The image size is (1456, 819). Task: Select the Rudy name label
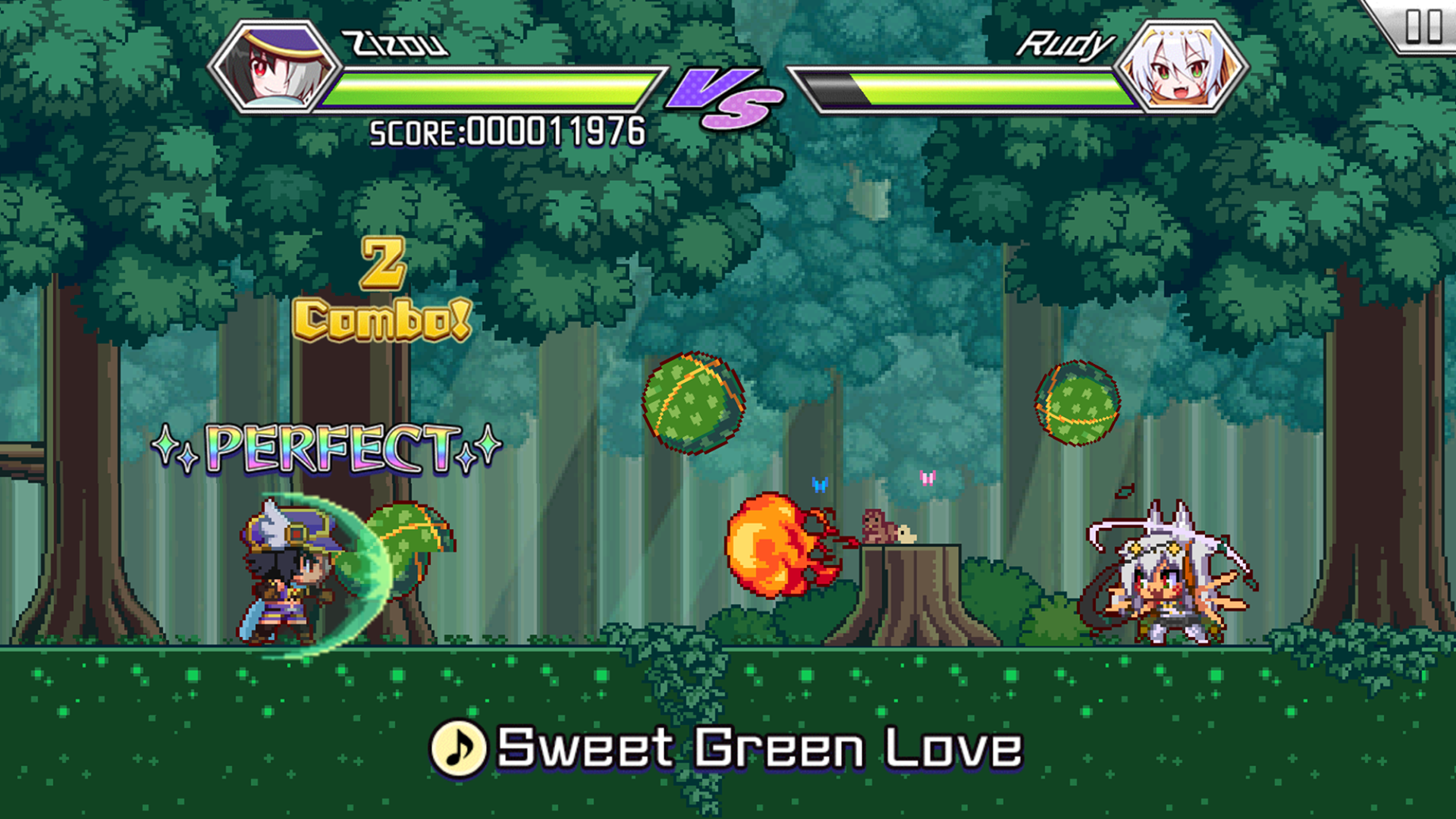pyautogui.click(x=1065, y=43)
